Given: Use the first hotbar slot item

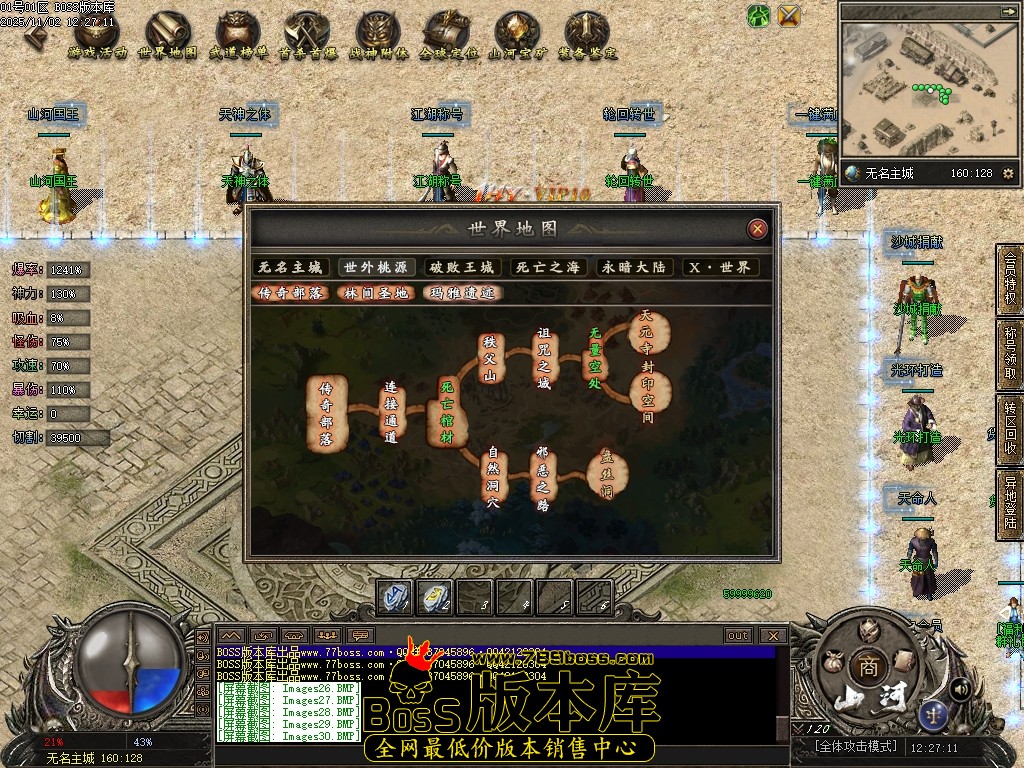Looking at the screenshot, I should tap(395, 597).
